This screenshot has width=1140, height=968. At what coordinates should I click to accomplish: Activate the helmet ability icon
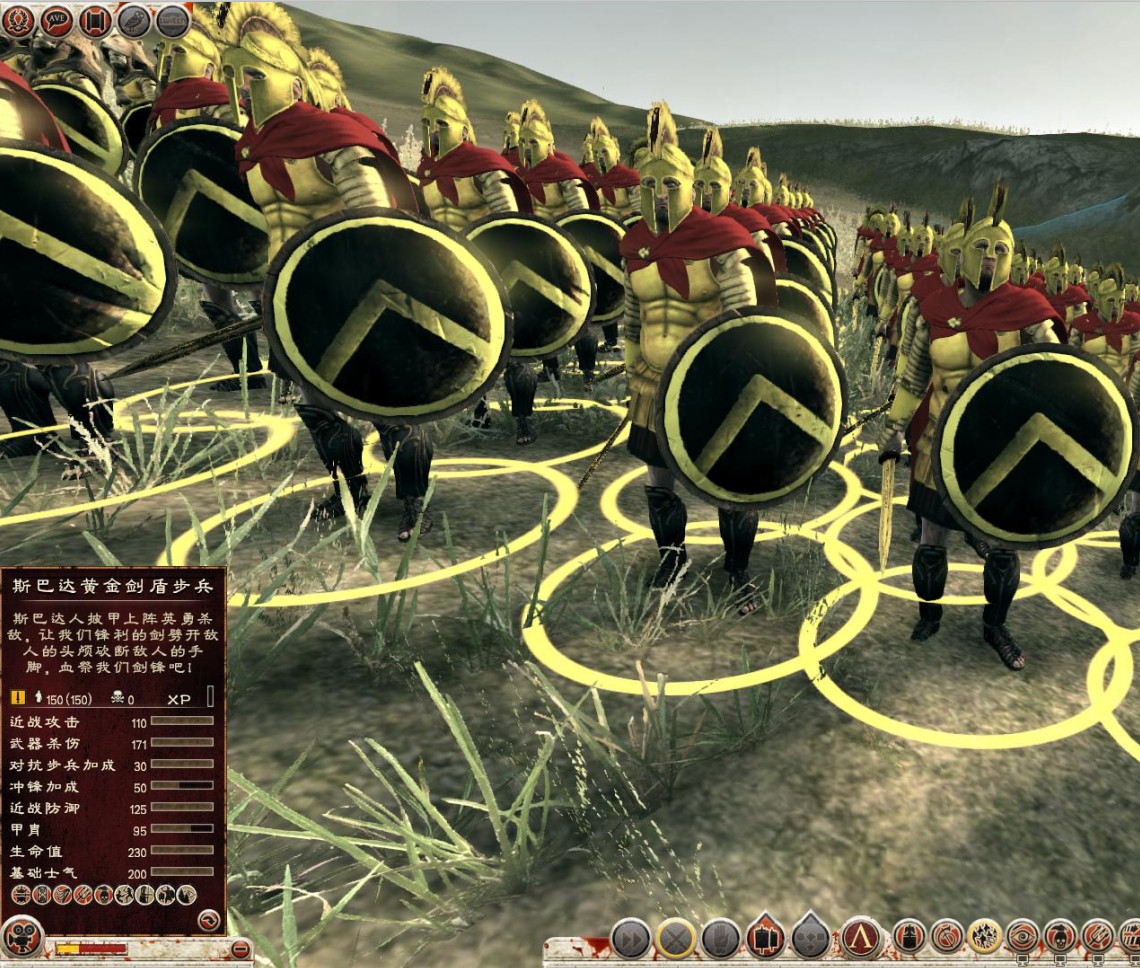coord(909,937)
